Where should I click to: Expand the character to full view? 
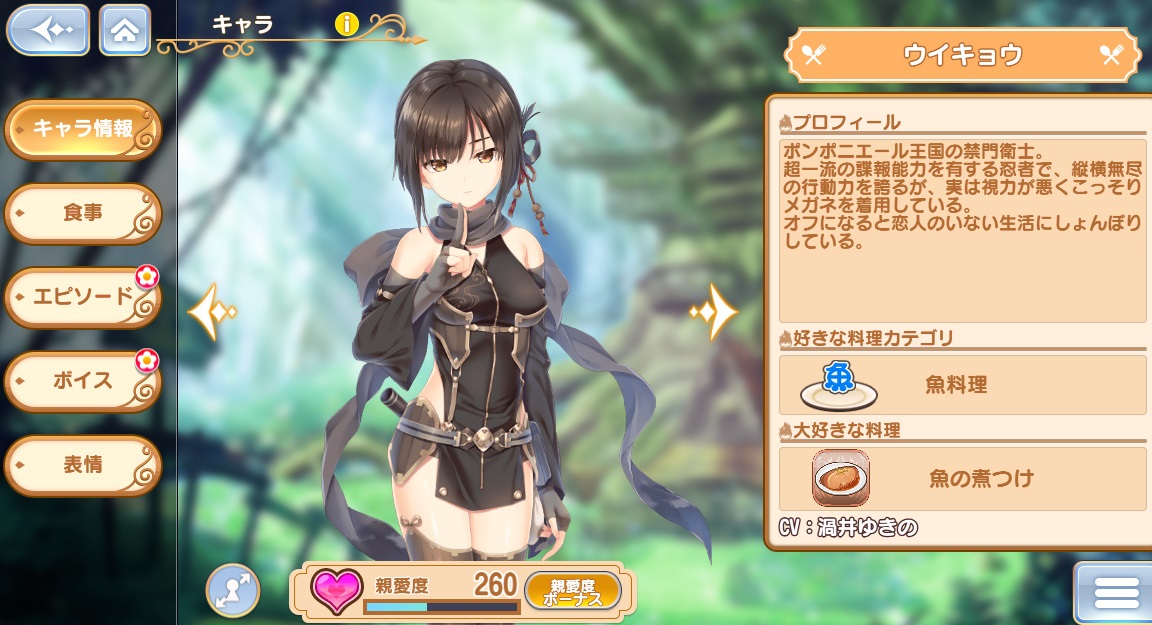pos(233,590)
